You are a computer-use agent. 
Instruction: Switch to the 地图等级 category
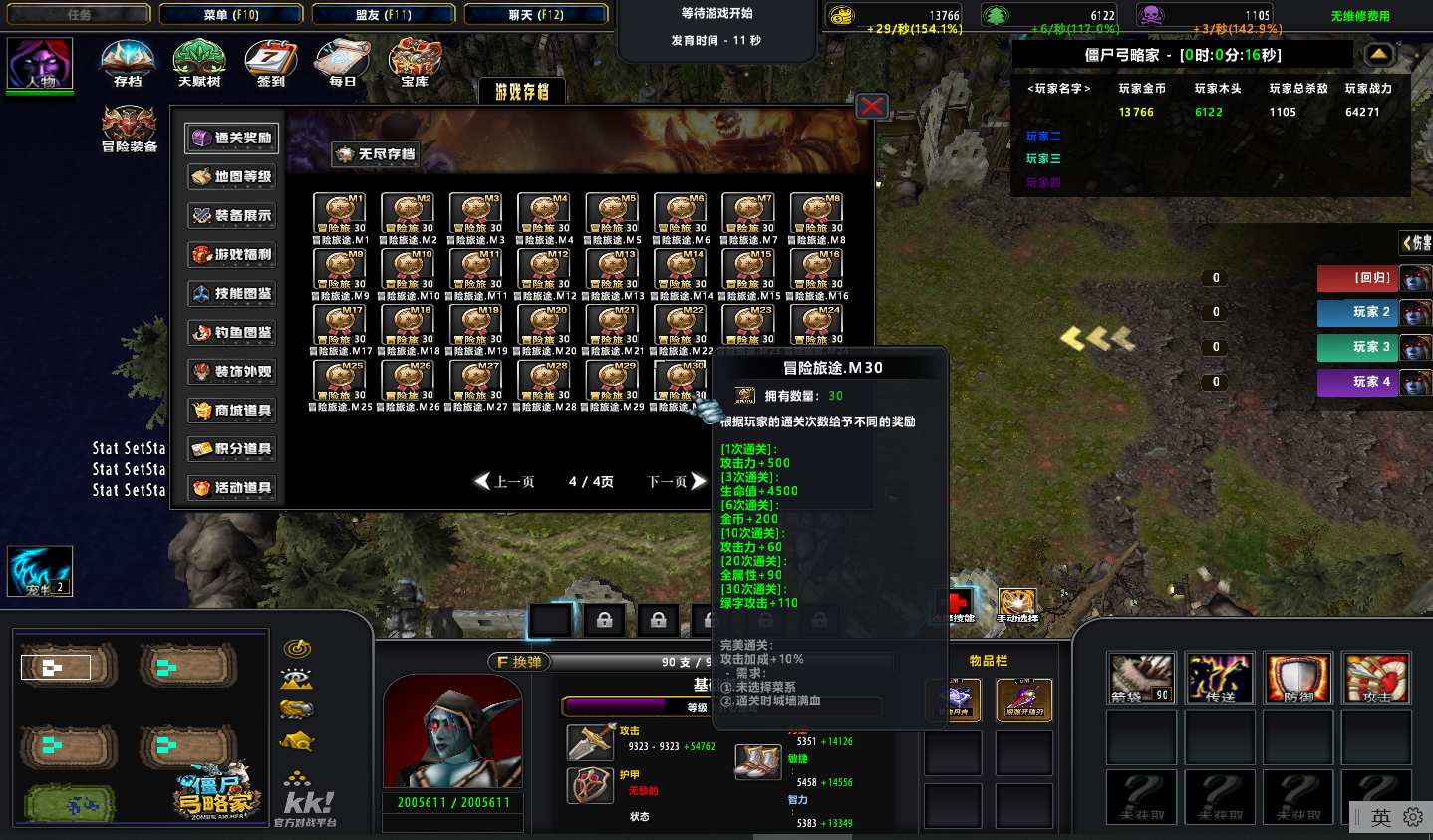pos(232,176)
